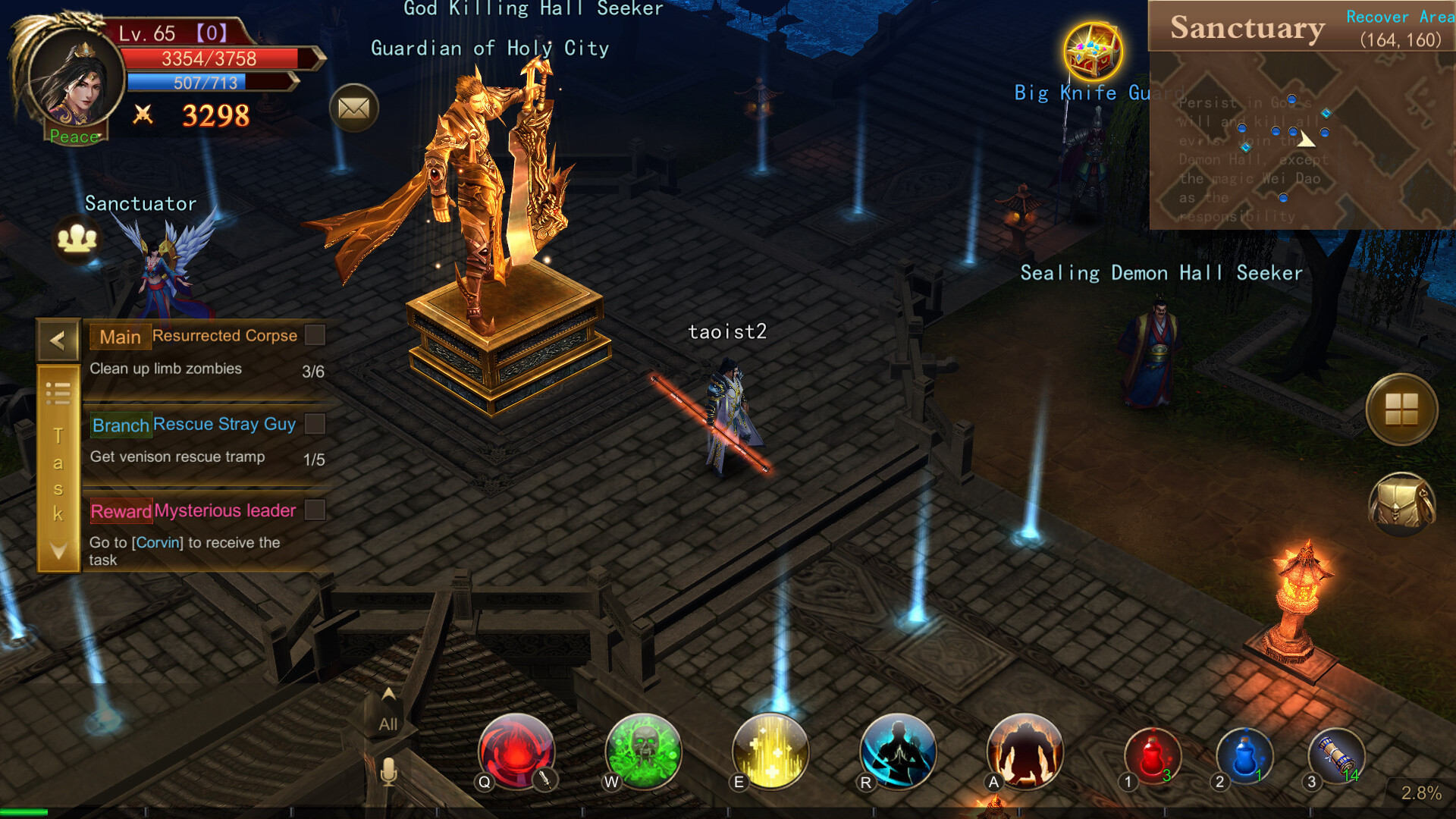This screenshot has width=1456, height=819.
Task: Click the Corvin link to receive task
Action: tap(158, 542)
